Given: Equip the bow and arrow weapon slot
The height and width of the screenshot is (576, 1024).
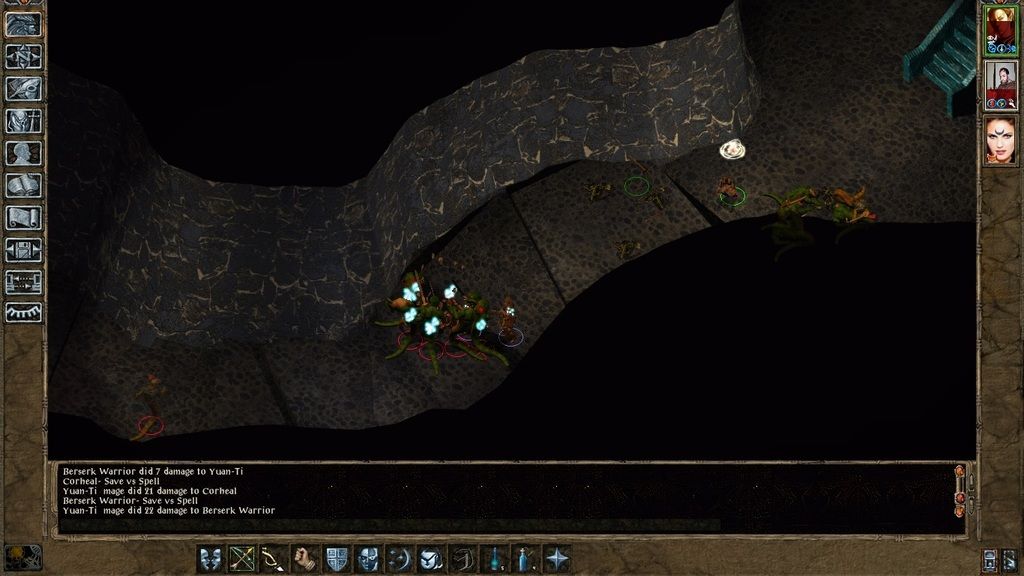Looking at the screenshot, I should tap(242, 558).
